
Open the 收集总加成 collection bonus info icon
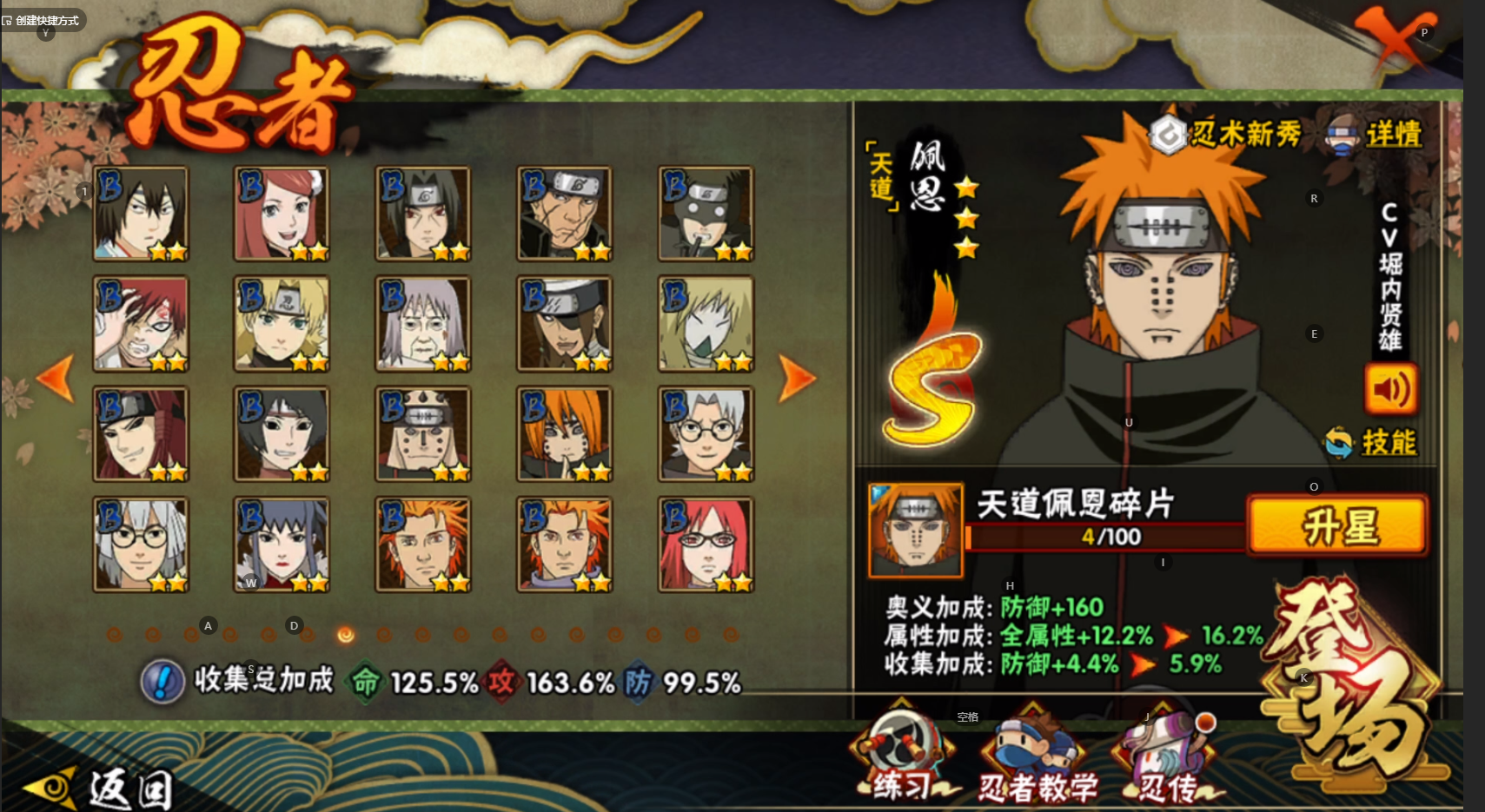[162, 682]
